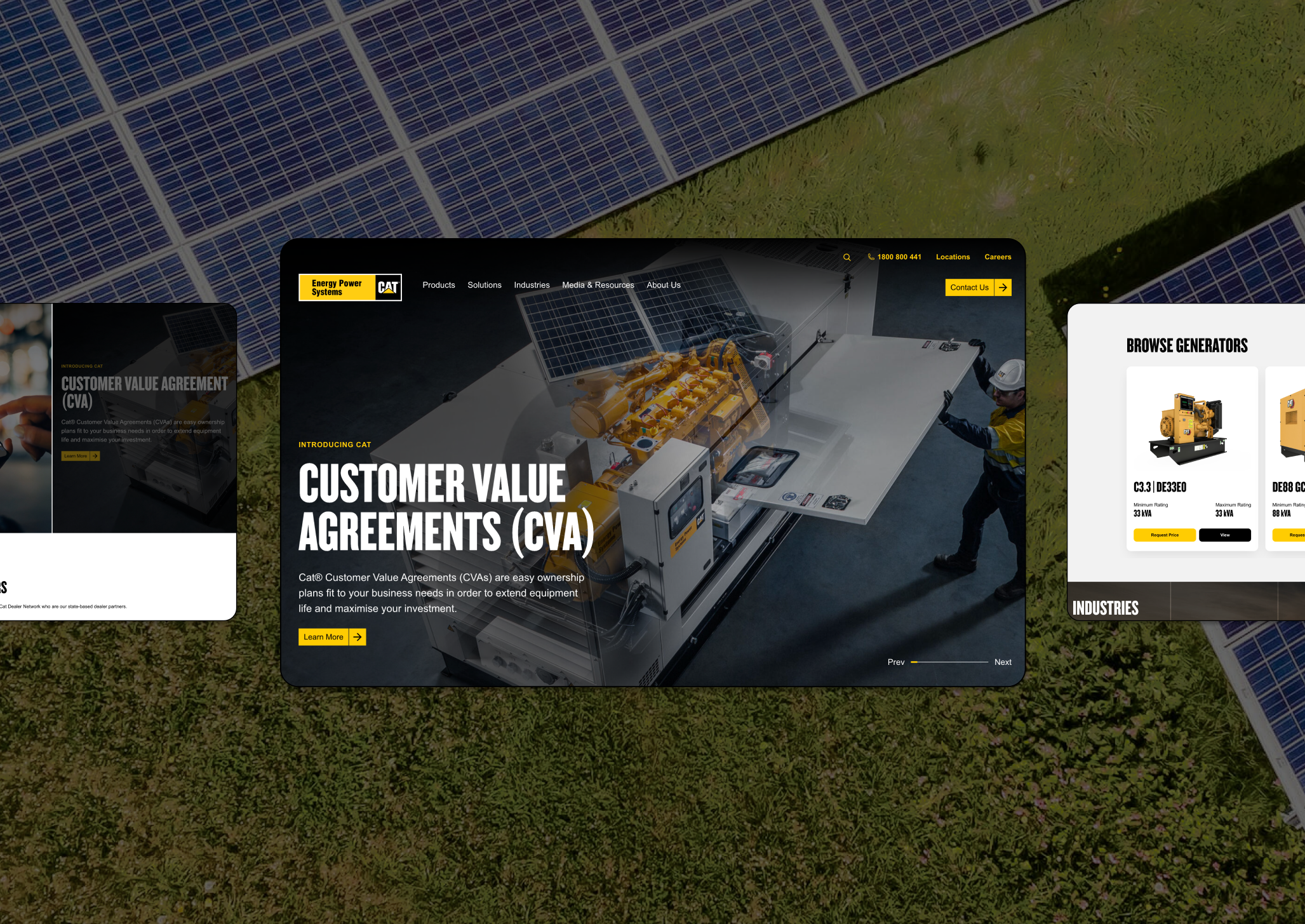Click the arrow icon on the hero Learn More button
Screen dimensions: 1305x924
point(357,637)
